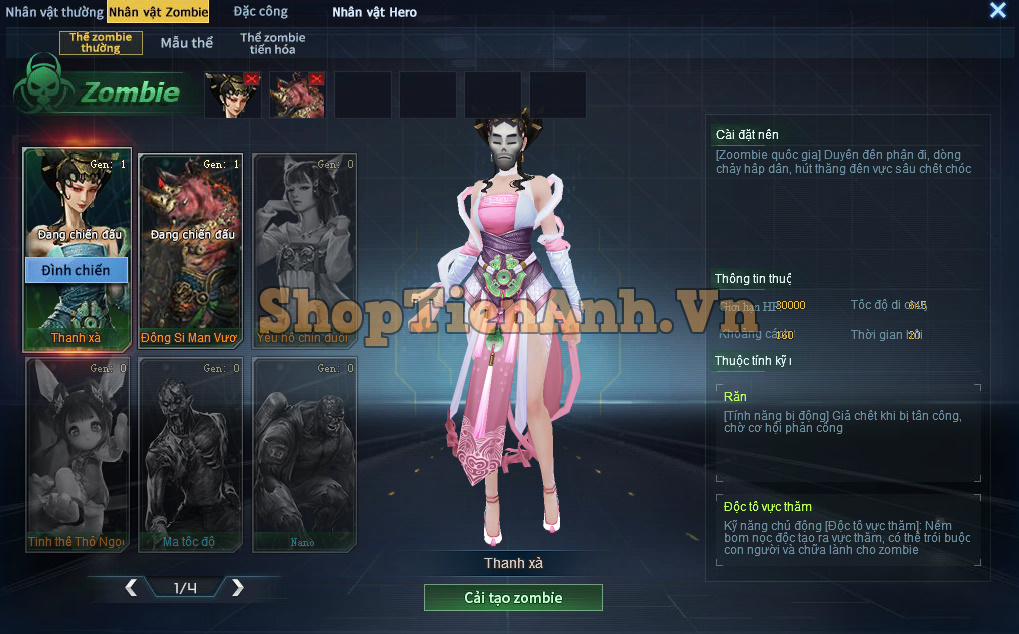Select the Nhân vật Zombie tab
Image resolution: width=1019 pixels, height=634 pixels.
coord(172,12)
